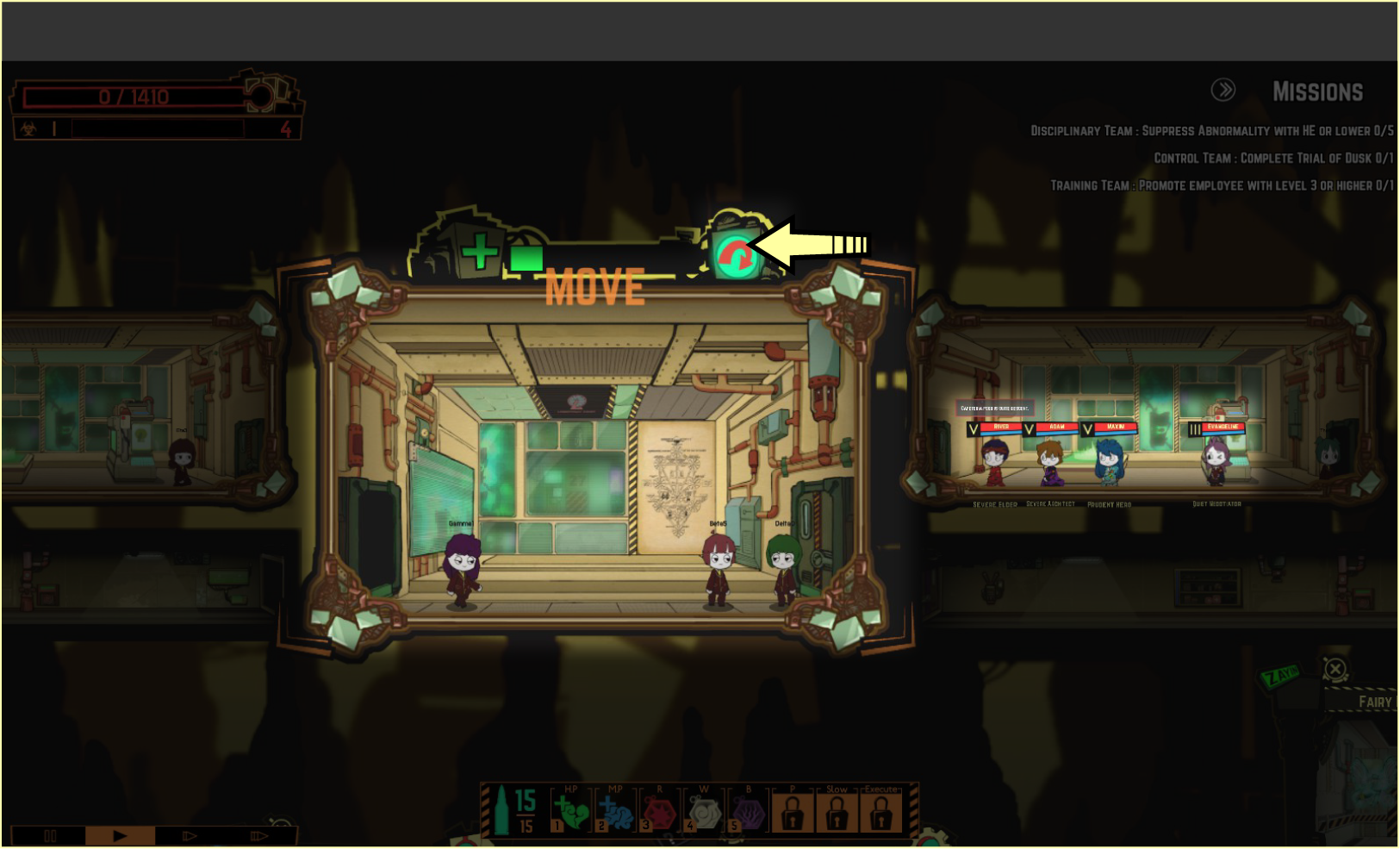The image size is (1400, 849).
Task: Select employee Evangeline's name tag
Action: (1223, 427)
